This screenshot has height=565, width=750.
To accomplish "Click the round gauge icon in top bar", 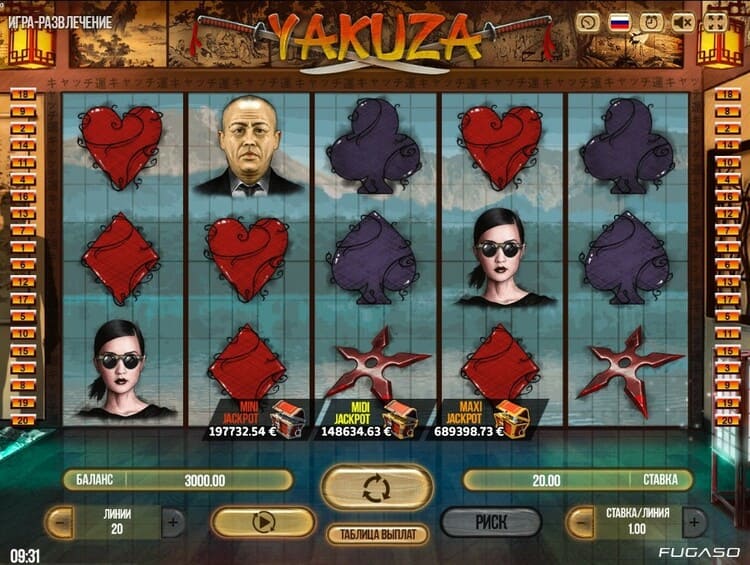I will (x=588, y=21).
